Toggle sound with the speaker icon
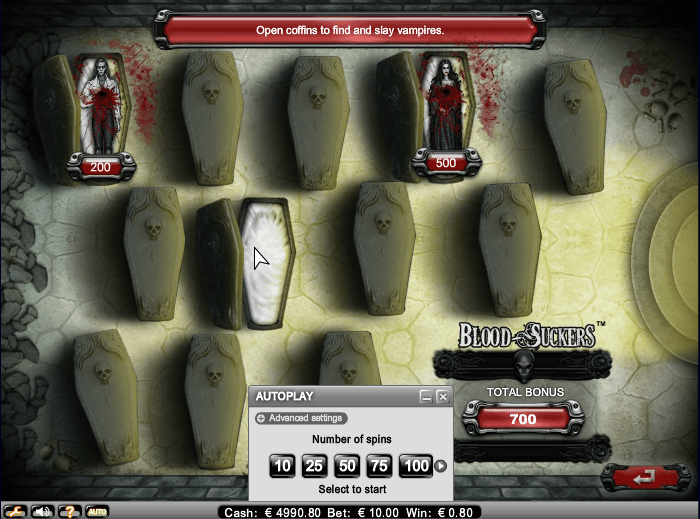The width and height of the screenshot is (700, 519). point(42,511)
